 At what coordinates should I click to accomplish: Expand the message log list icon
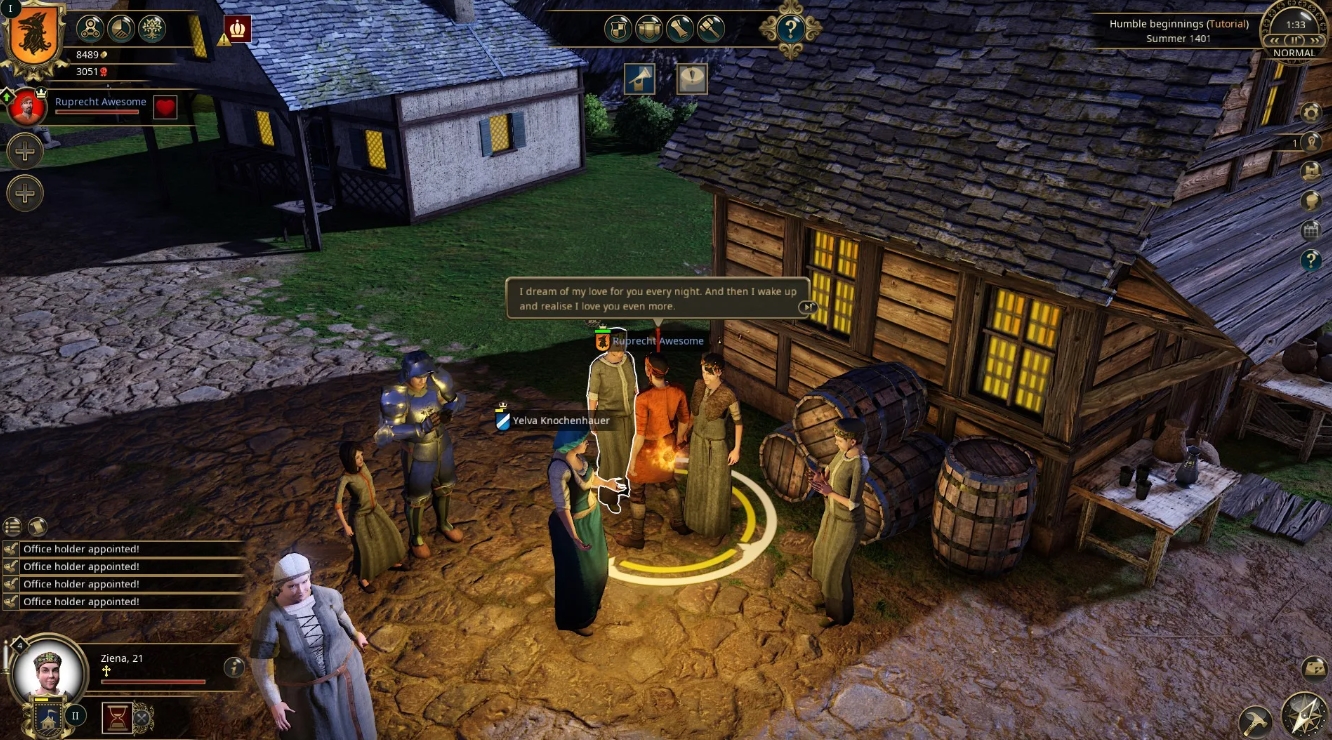(14, 524)
